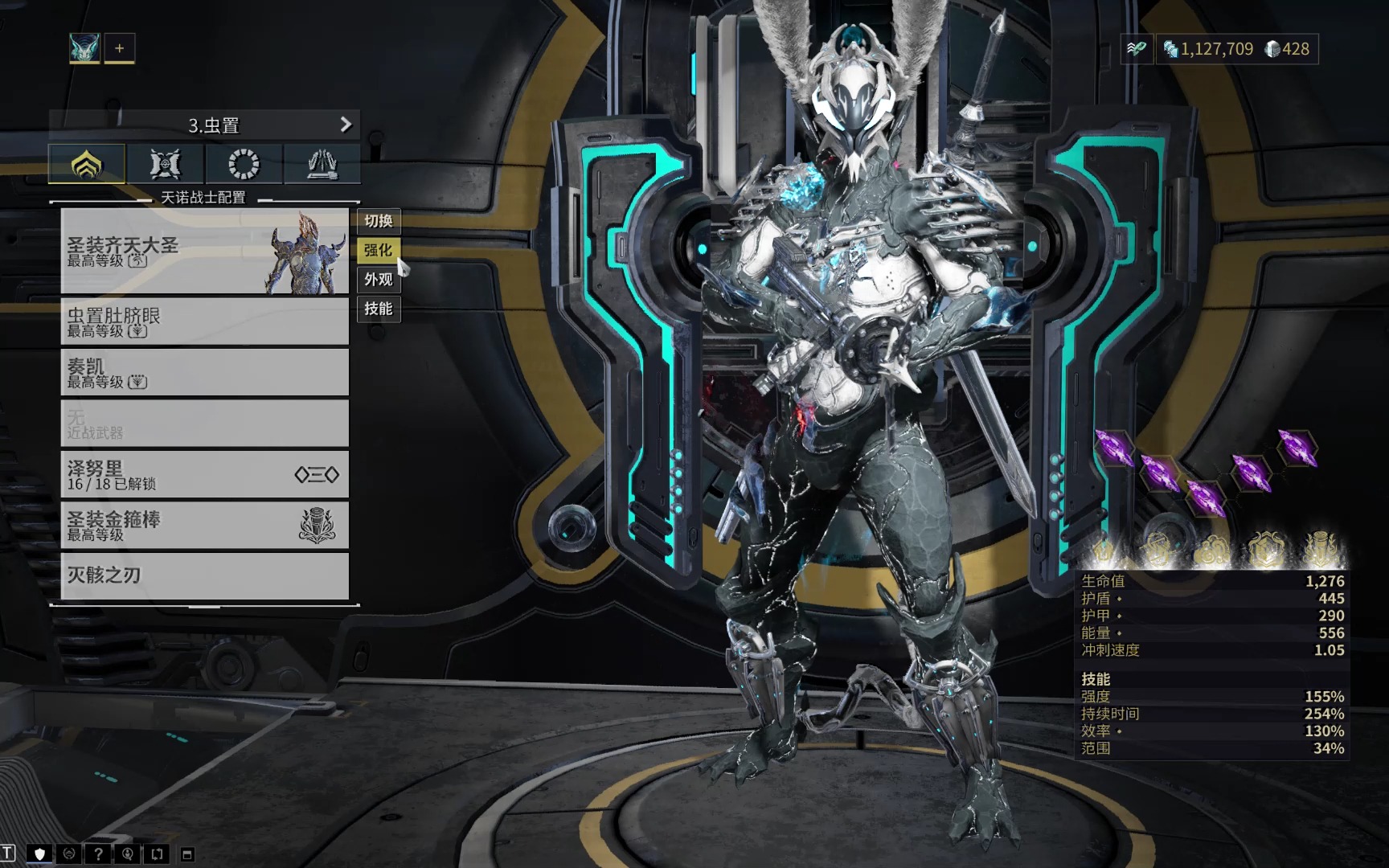Open the credits and platinum display
The image size is (1389, 868).
click(1236, 49)
